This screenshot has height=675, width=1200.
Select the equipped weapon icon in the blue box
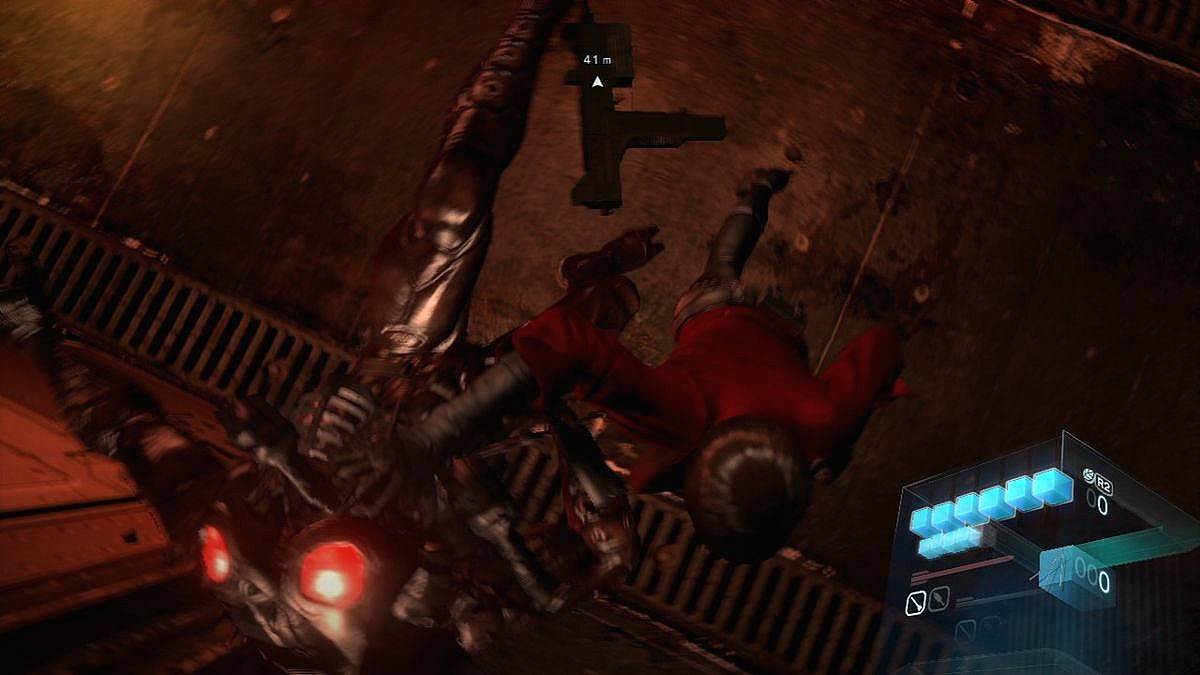click(x=1056, y=575)
